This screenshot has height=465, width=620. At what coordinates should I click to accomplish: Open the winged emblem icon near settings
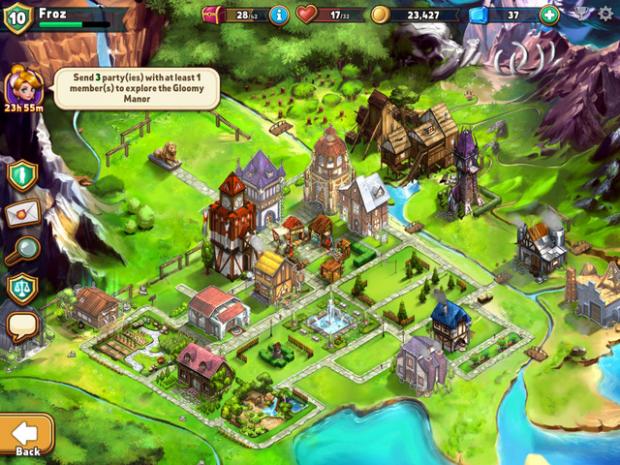(x=581, y=14)
